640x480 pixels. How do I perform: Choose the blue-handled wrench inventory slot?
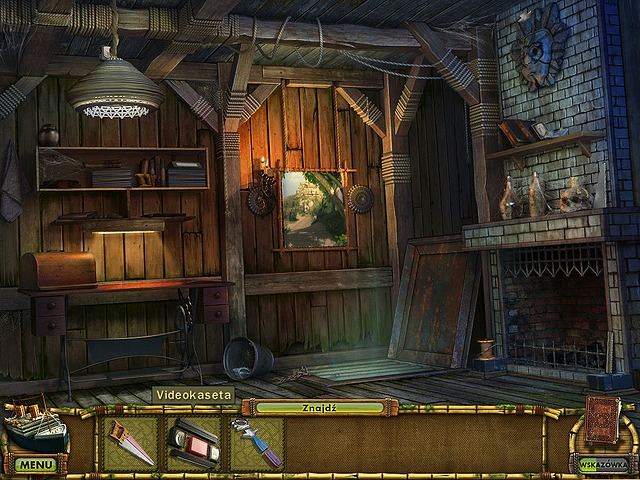coord(256,443)
